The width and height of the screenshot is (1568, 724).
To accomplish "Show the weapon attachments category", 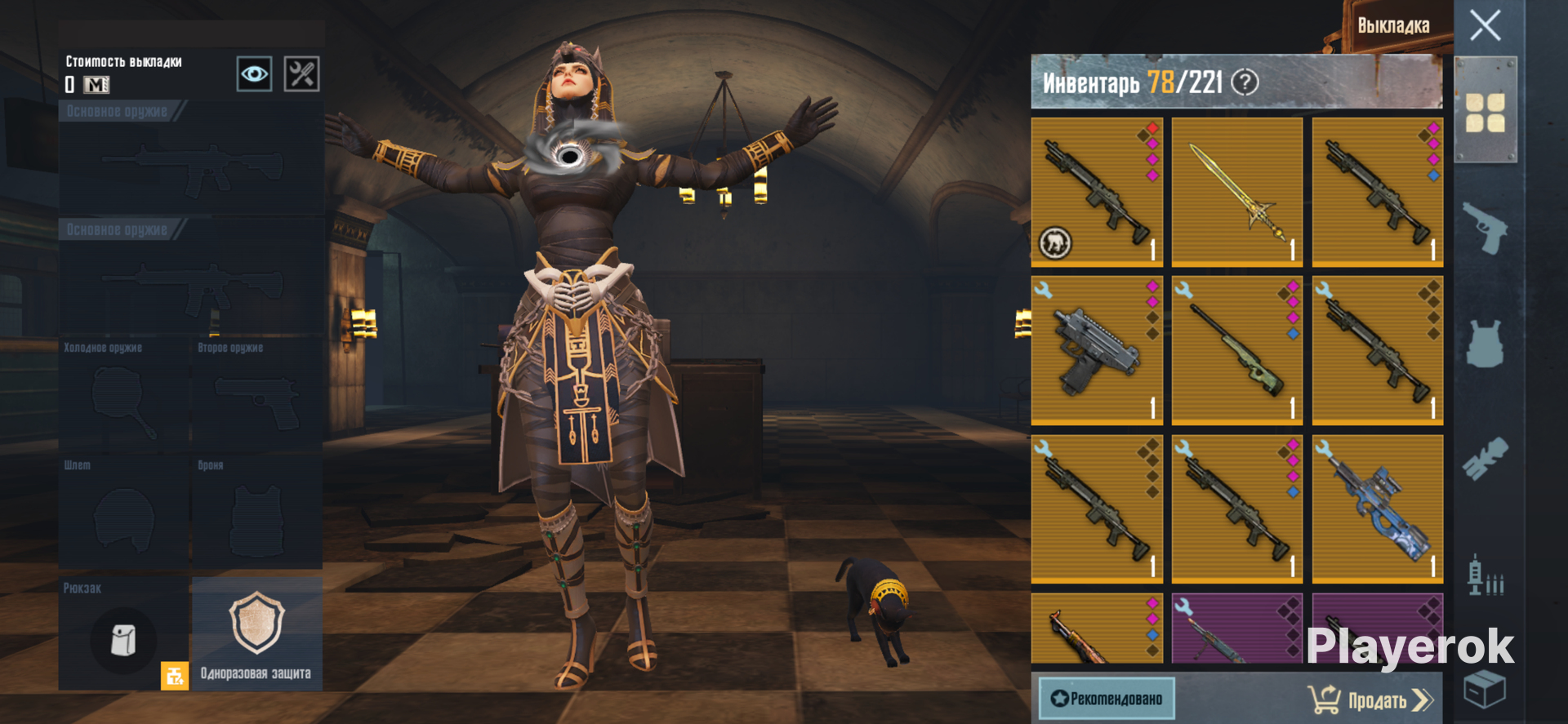I will [x=1485, y=460].
